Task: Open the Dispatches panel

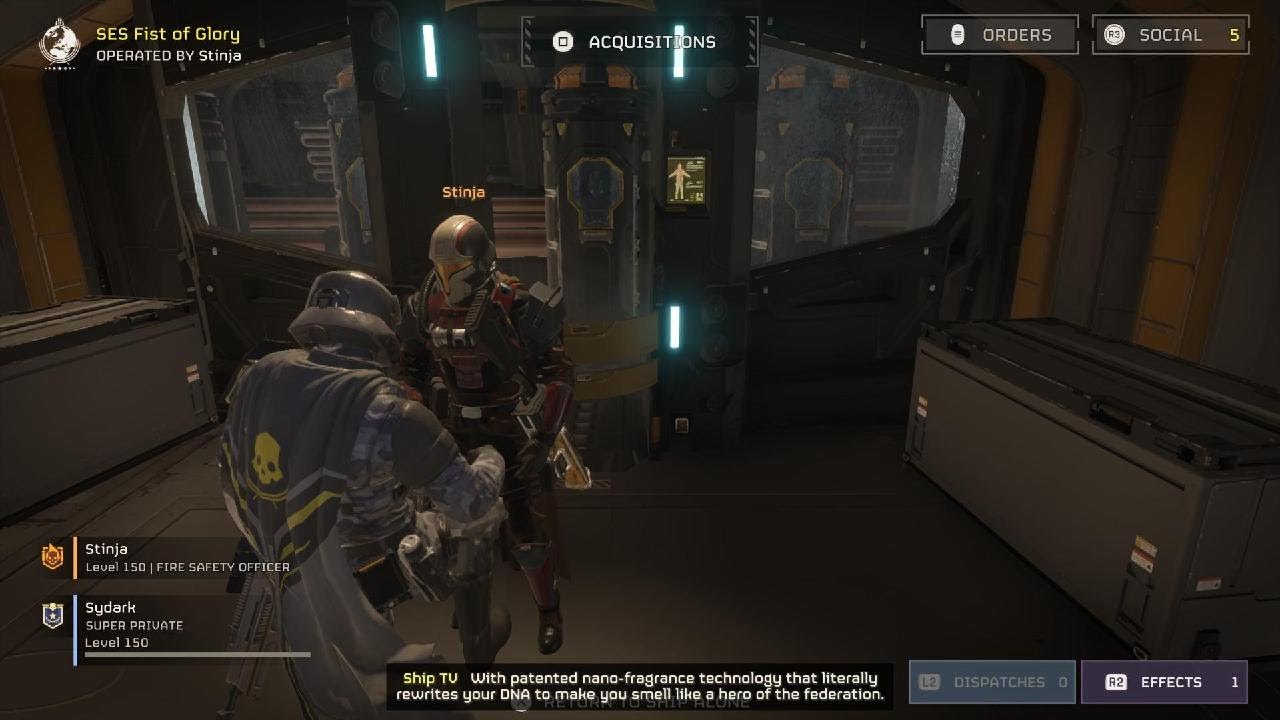Action: (x=992, y=682)
